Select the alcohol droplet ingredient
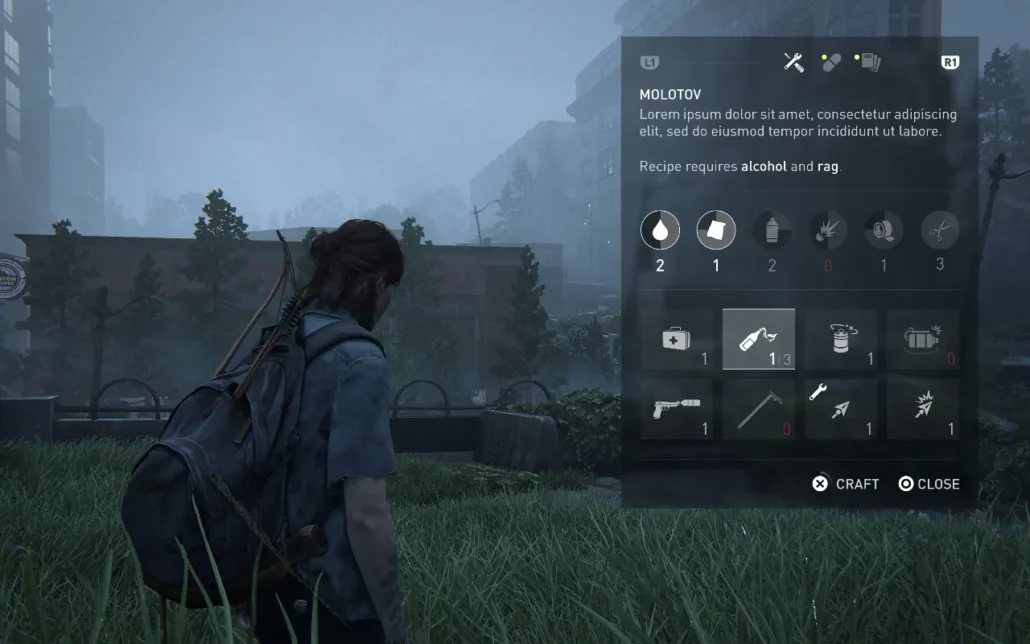 (660, 230)
